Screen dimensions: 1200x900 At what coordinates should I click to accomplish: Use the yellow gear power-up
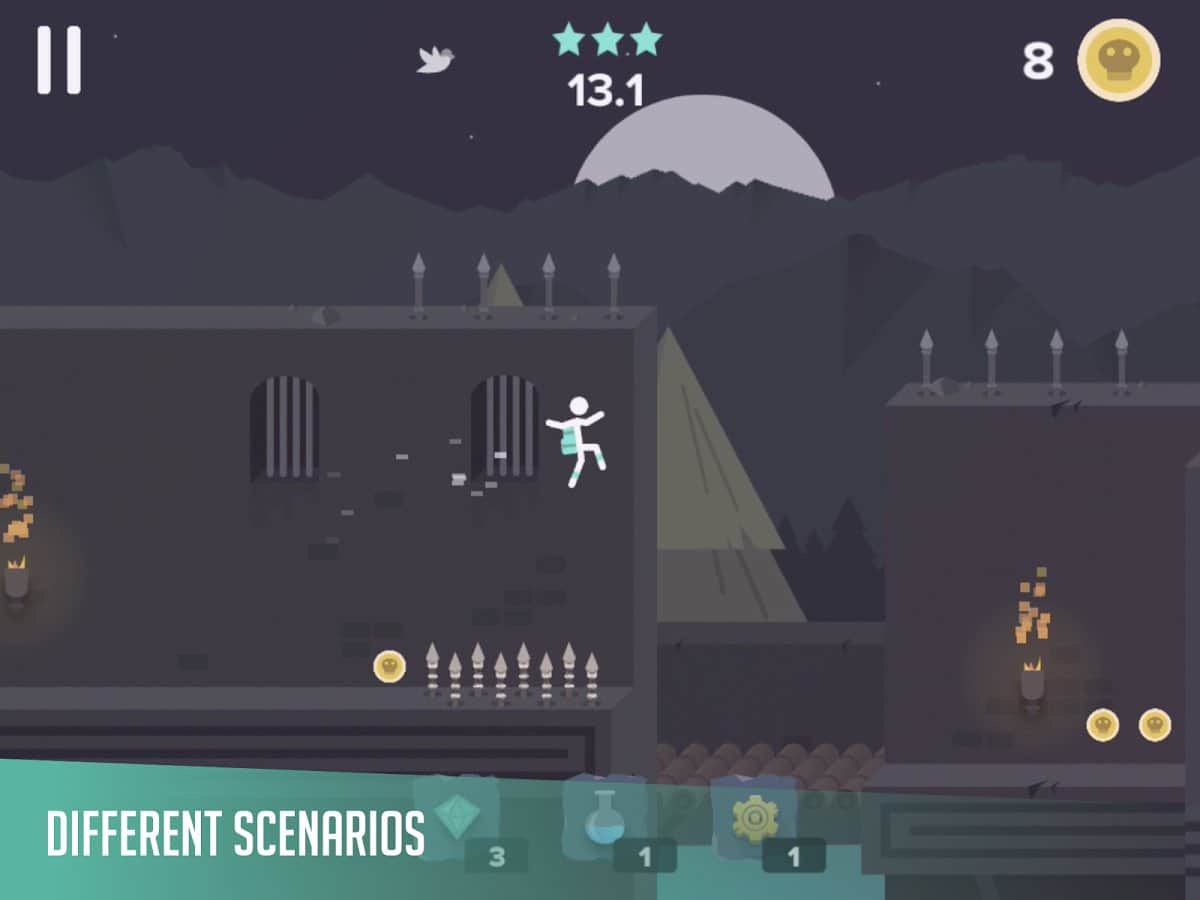point(754,820)
